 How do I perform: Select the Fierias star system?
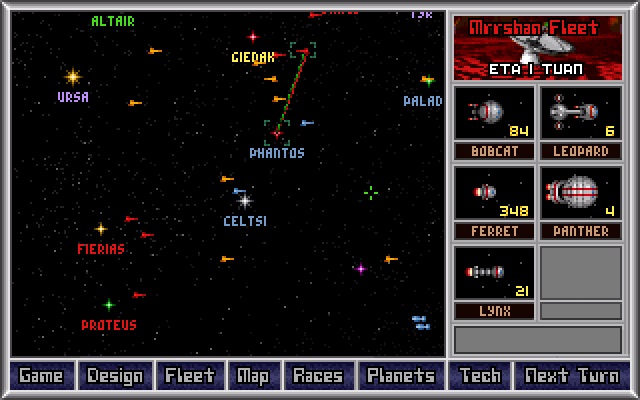101,229
